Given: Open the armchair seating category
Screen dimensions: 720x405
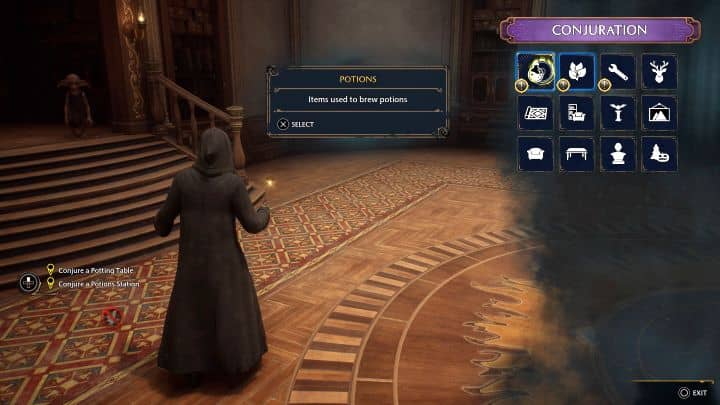Looking at the screenshot, I should point(535,153).
